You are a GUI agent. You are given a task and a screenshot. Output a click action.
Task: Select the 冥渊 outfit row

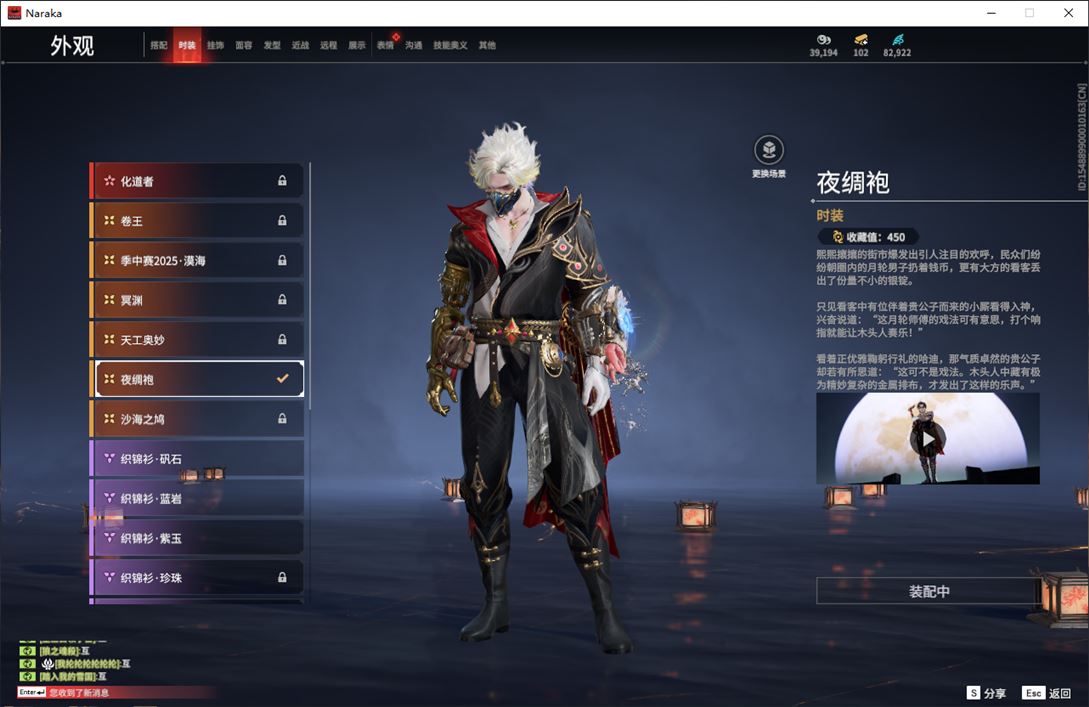(198, 300)
